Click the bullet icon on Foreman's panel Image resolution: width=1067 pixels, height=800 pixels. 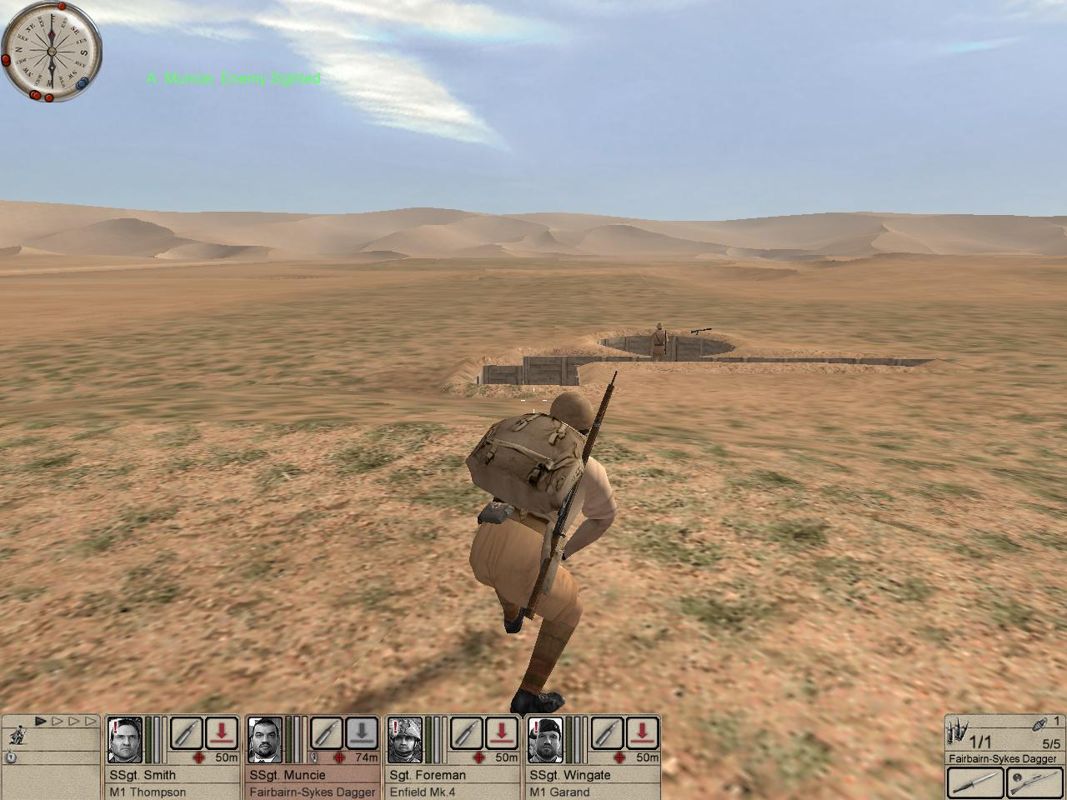[466, 733]
